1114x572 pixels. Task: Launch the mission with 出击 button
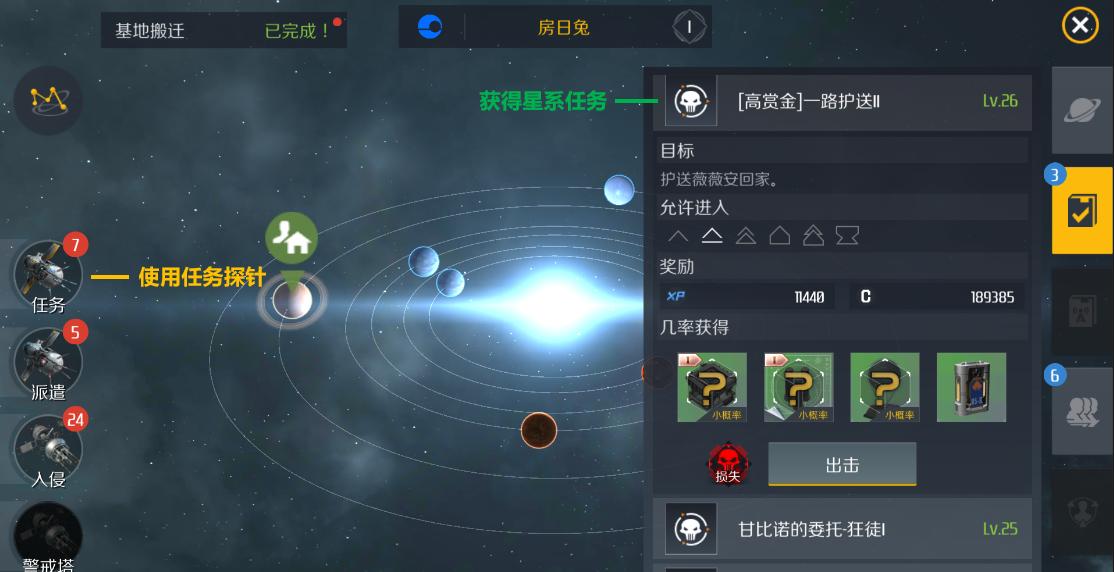842,465
